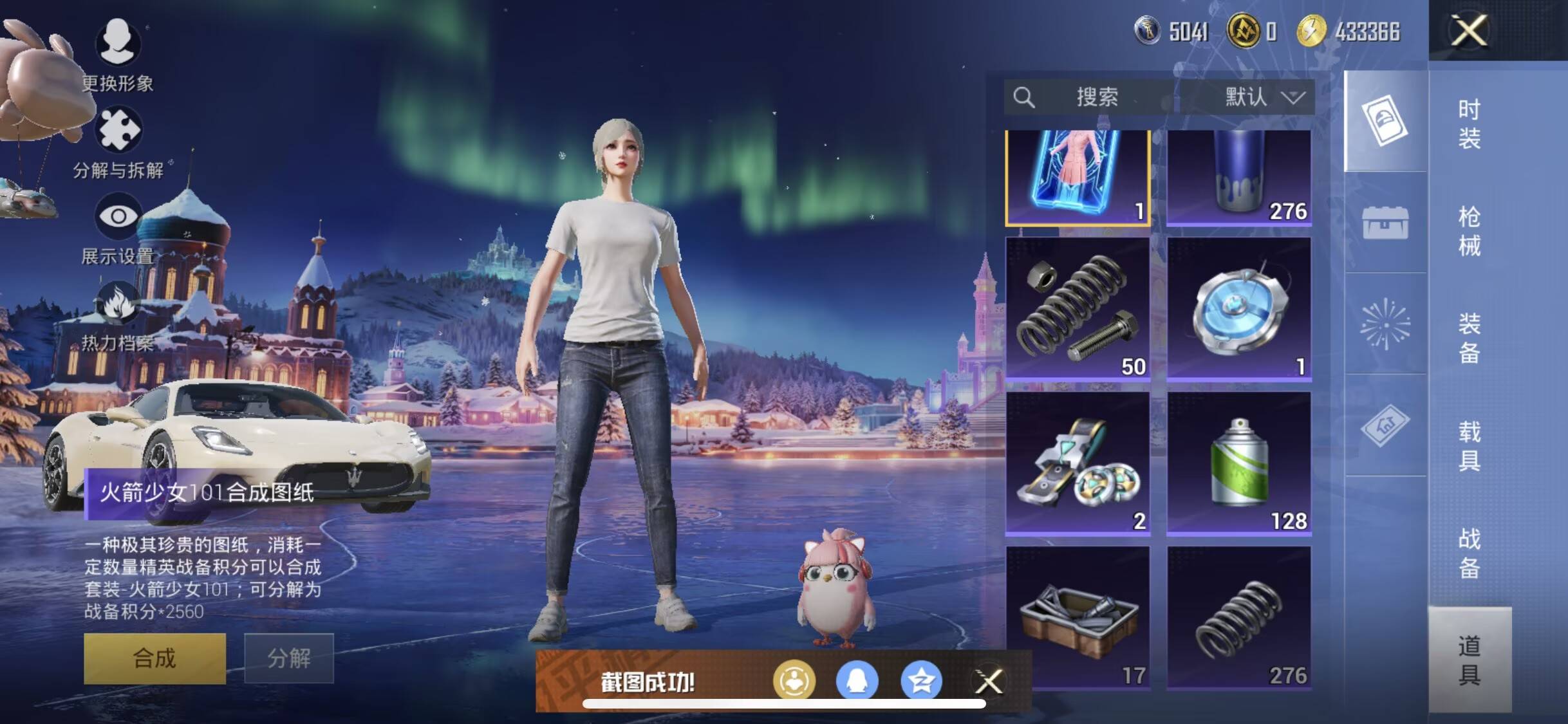This screenshot has width=1568, height=724.
Task: Dismiss the 截图成功 screenshot banner
Action: pos(989,681)
